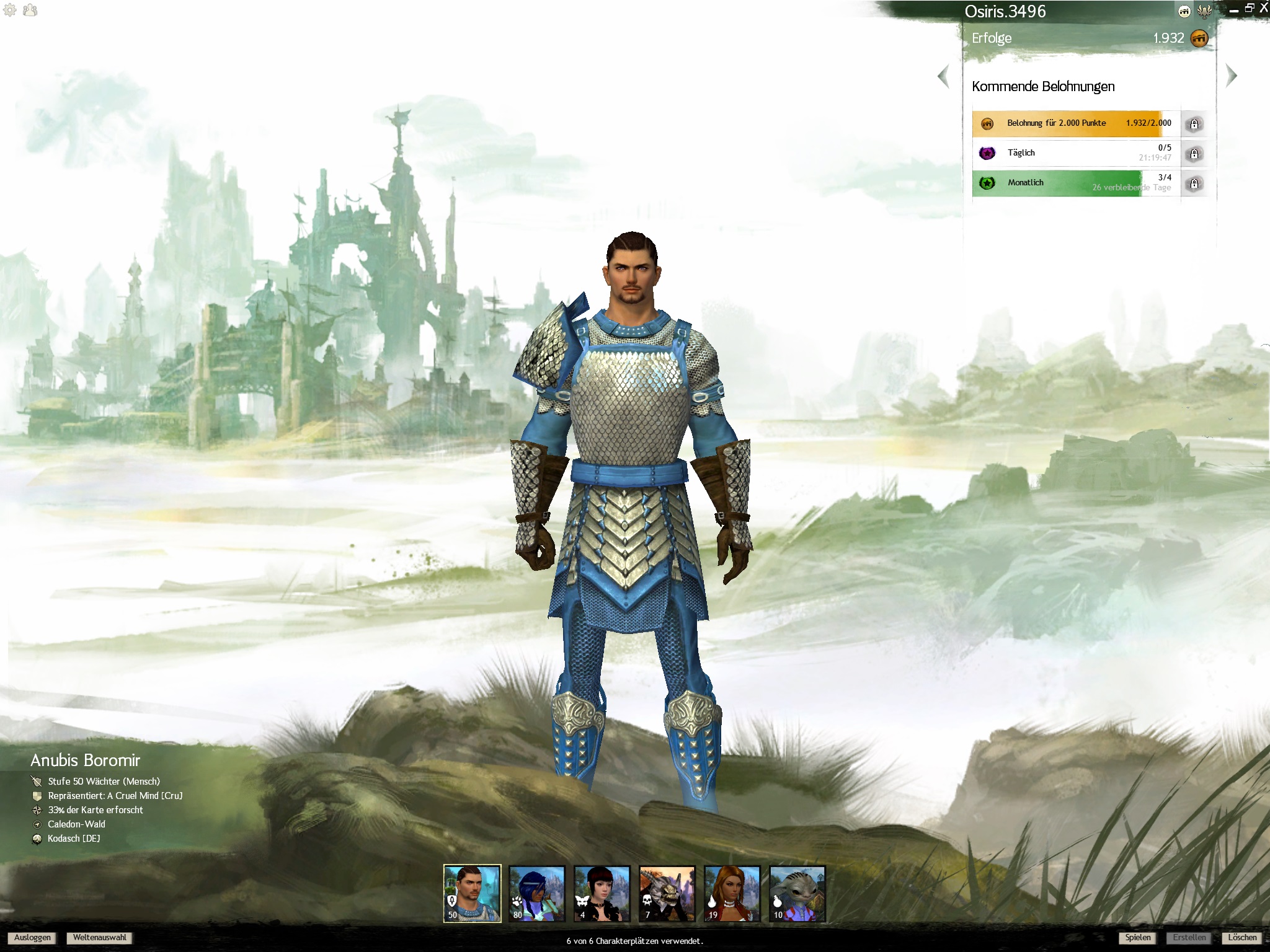Show the previous account panel with left arrow
This screenshot has height=952, width=1270.
pos(944,76)
